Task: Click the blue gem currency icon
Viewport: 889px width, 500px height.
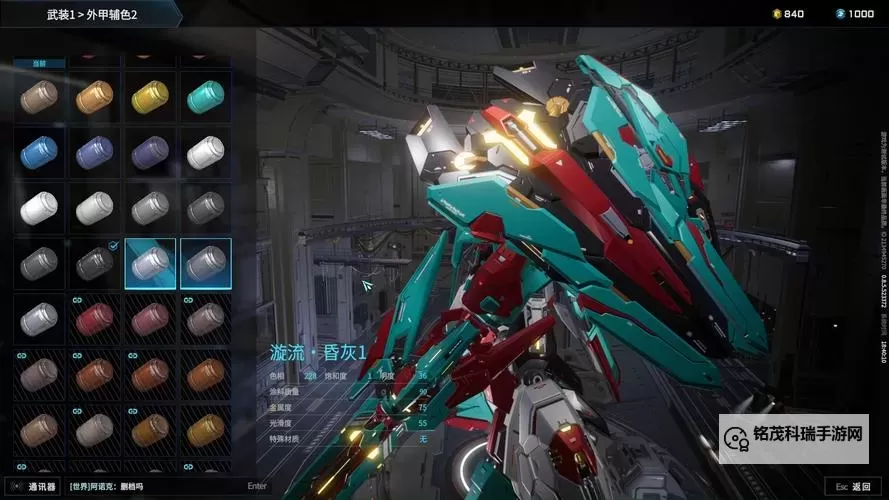Action: pyautogui.click(x=840, y=14)
